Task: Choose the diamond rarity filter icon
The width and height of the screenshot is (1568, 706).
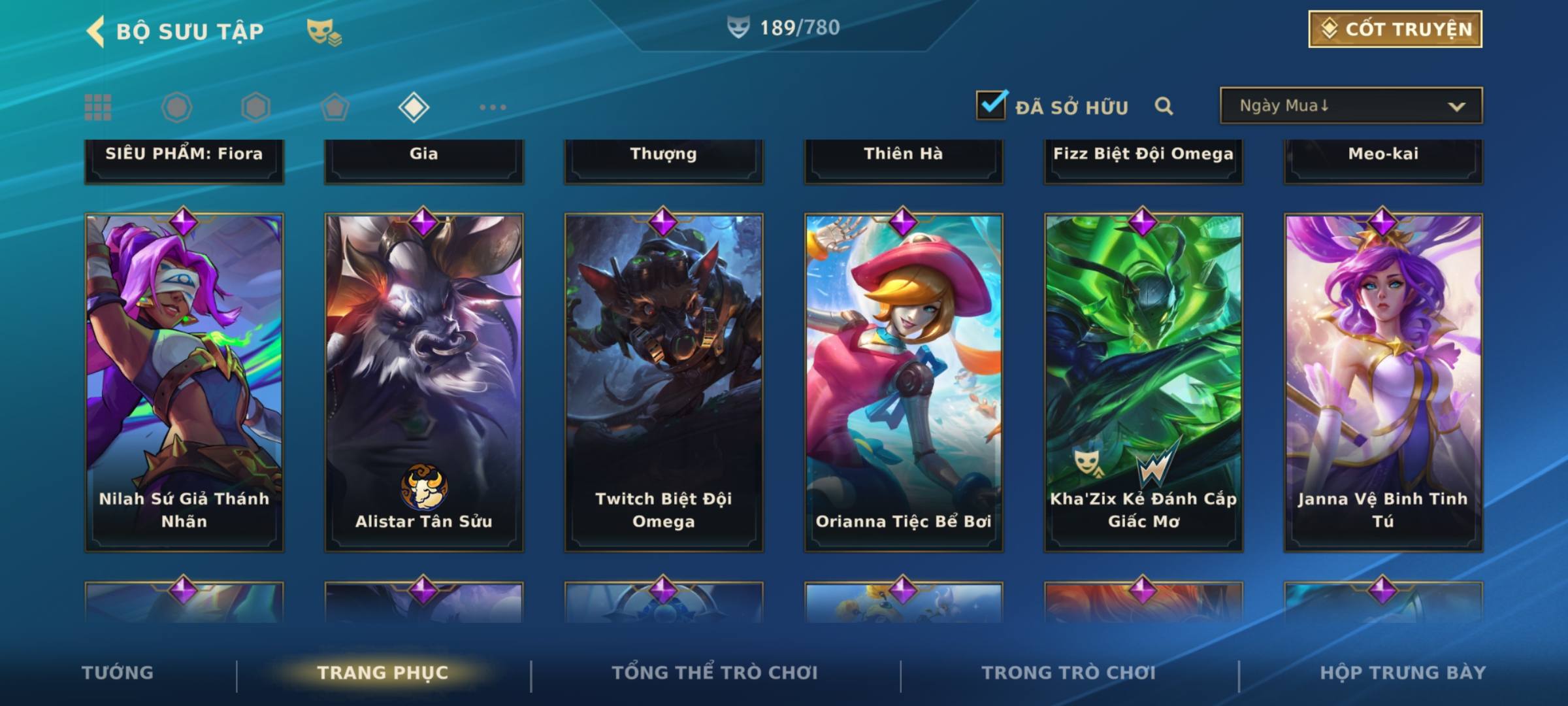Action: click(414, 107)
